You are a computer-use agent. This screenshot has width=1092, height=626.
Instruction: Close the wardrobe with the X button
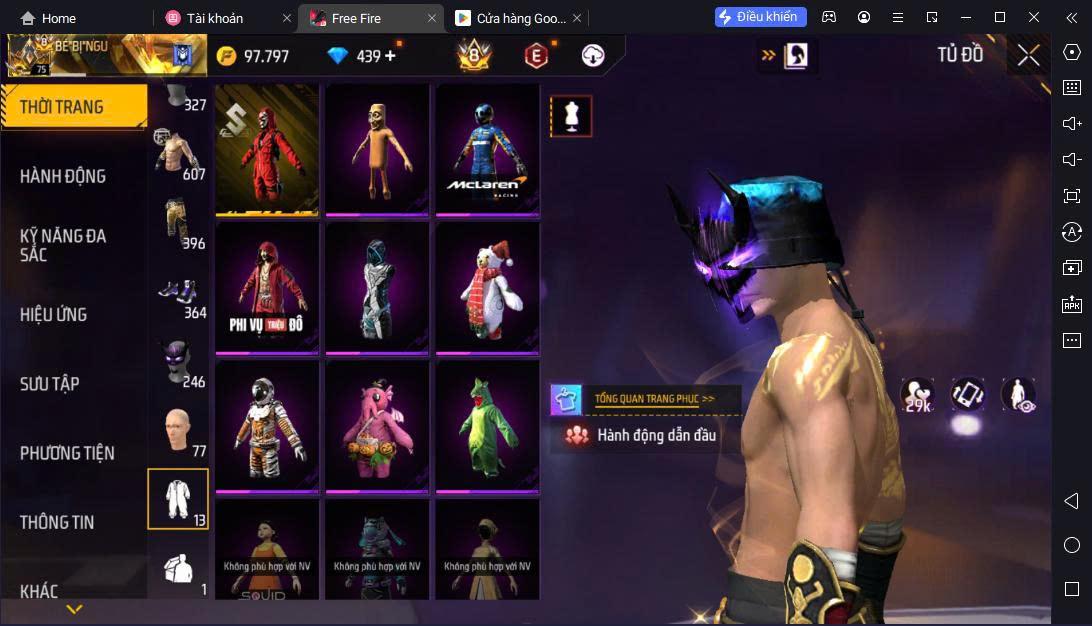click(1028, 56)
